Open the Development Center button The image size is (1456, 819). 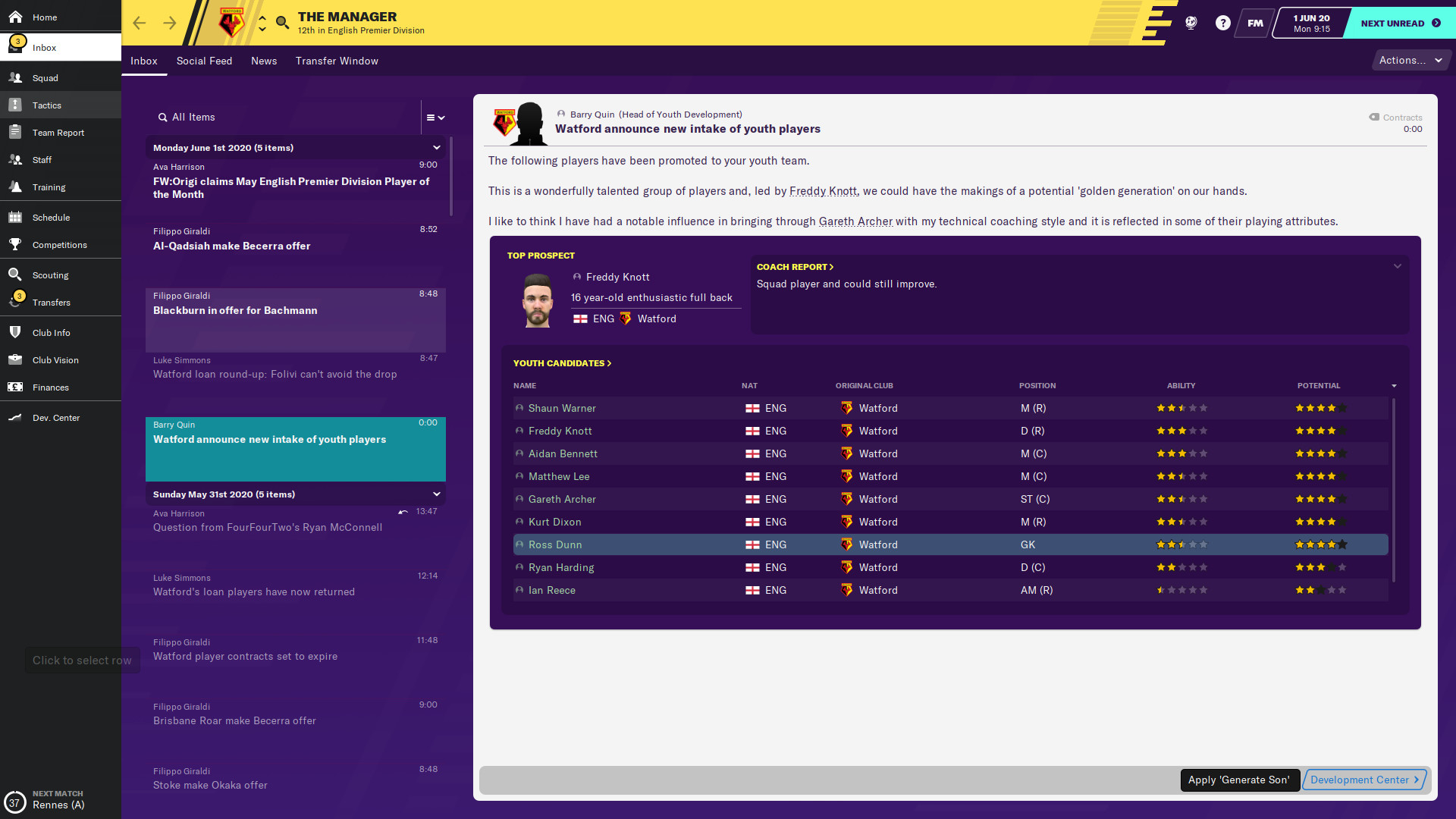coord(1363,780)
